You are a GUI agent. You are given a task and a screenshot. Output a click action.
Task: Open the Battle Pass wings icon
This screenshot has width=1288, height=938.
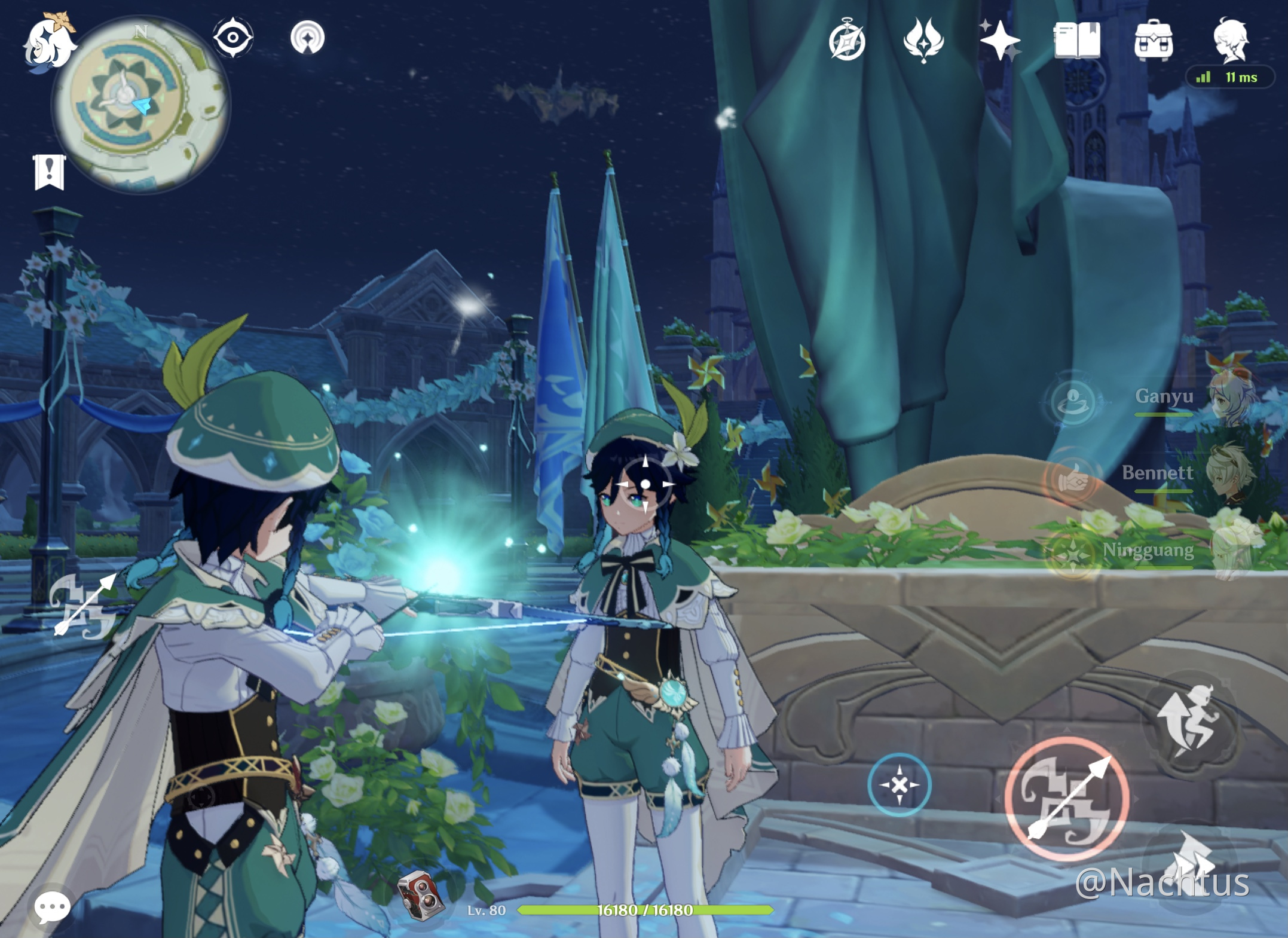click(923, 41)
